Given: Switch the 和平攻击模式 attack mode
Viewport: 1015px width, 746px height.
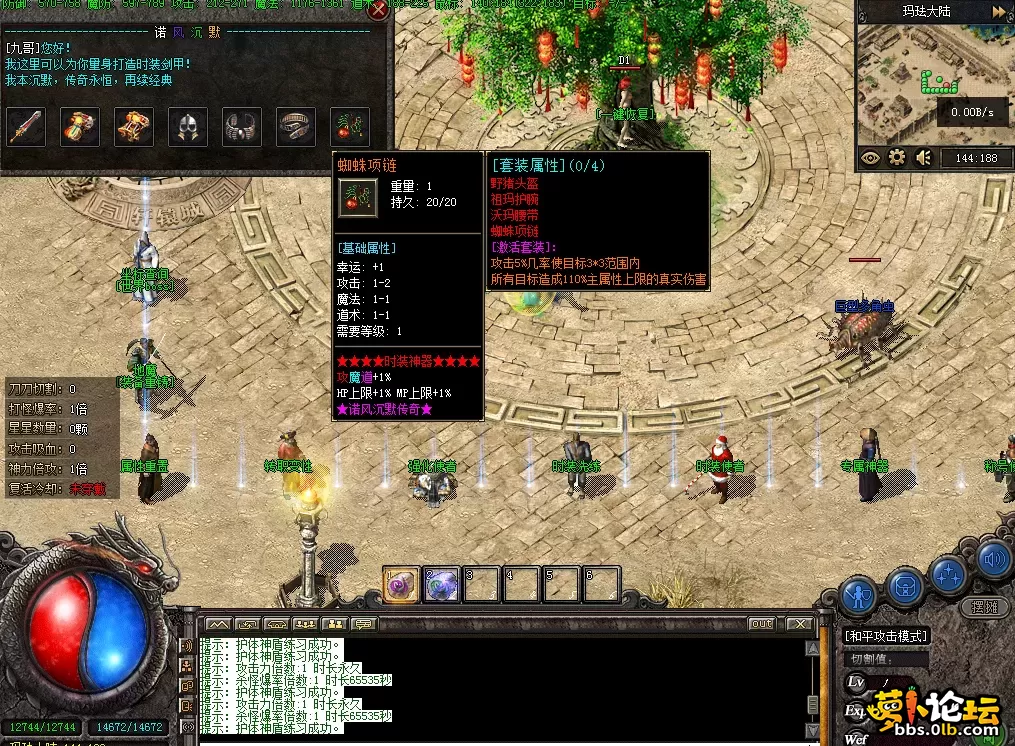Looking at the screenshot, I should point(885,636).
